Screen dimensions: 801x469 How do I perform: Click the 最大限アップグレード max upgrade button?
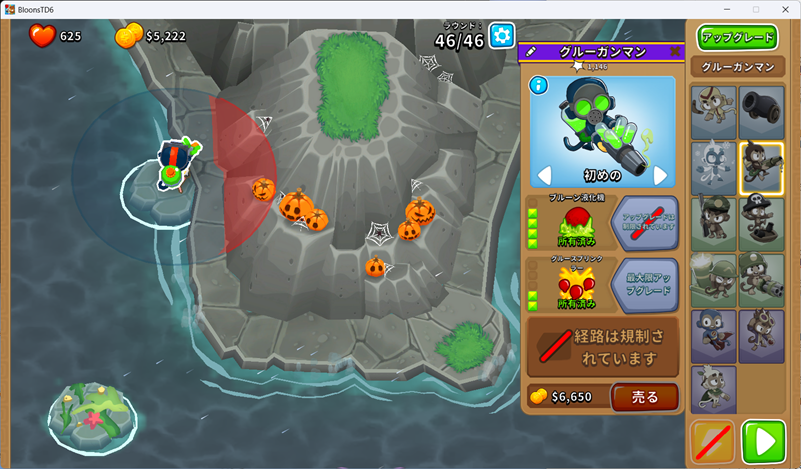[645, 284]
